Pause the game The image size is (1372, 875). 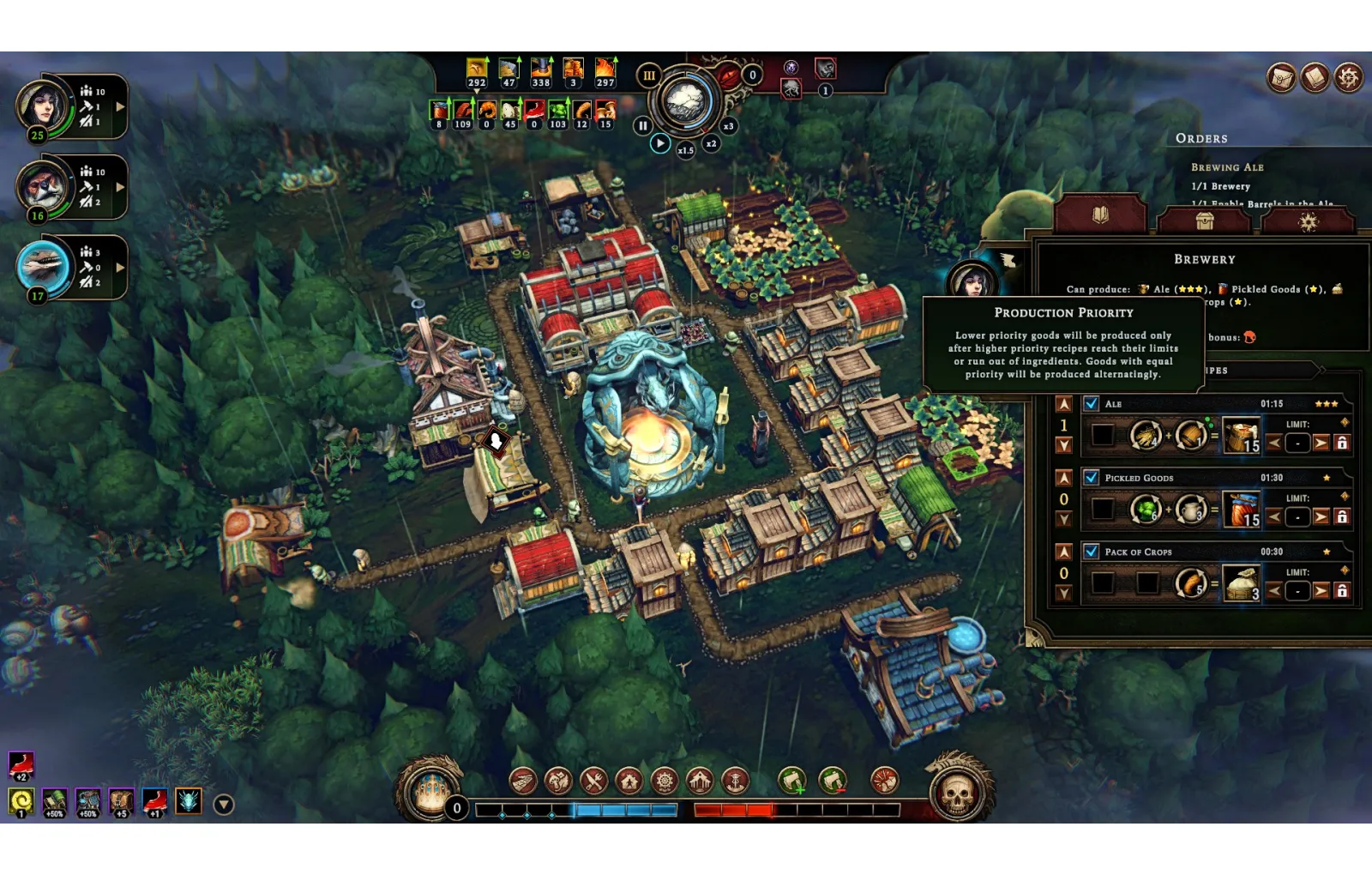[642, 126]
